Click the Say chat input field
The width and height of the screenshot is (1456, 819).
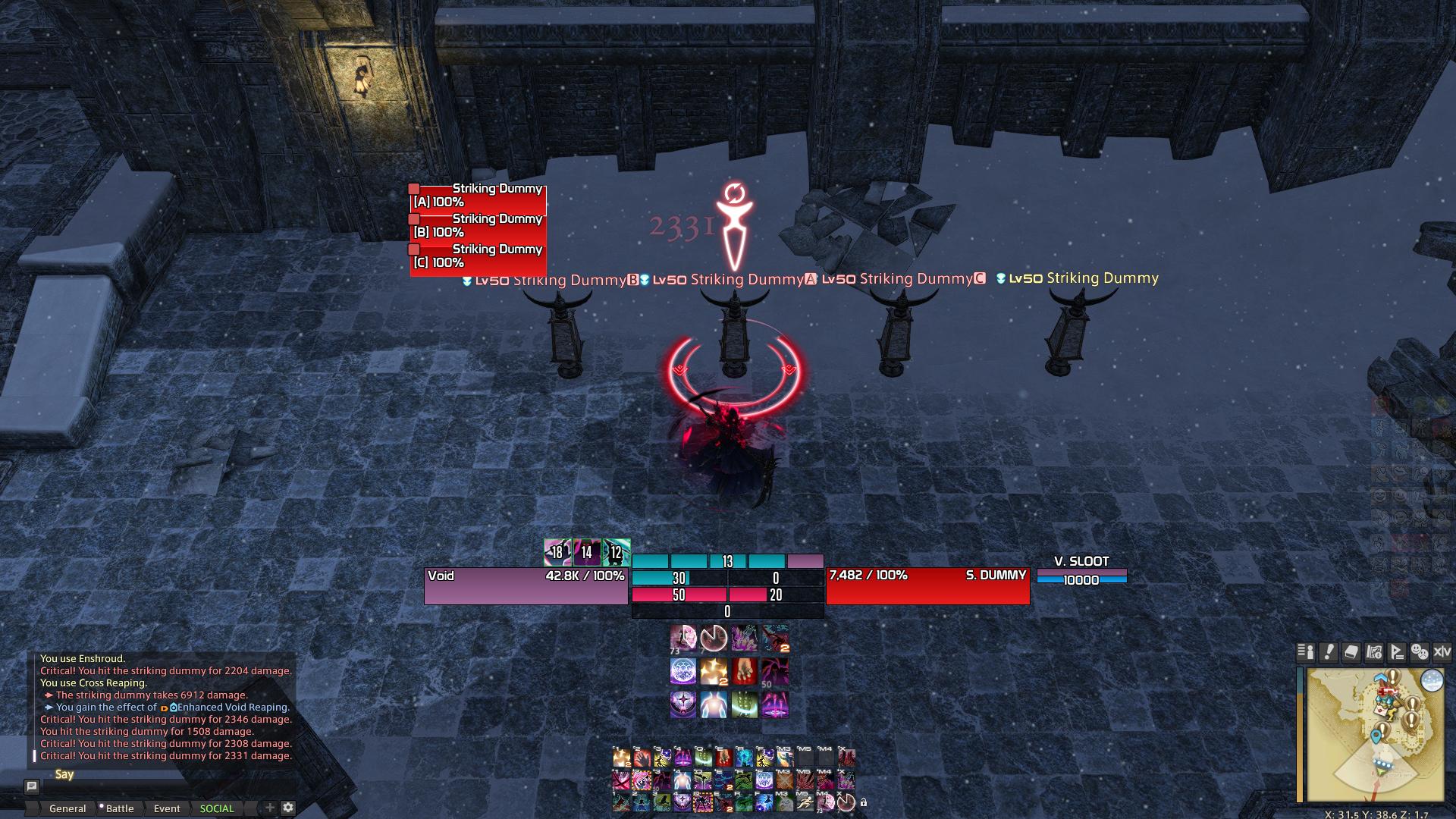tap(190, 775)
